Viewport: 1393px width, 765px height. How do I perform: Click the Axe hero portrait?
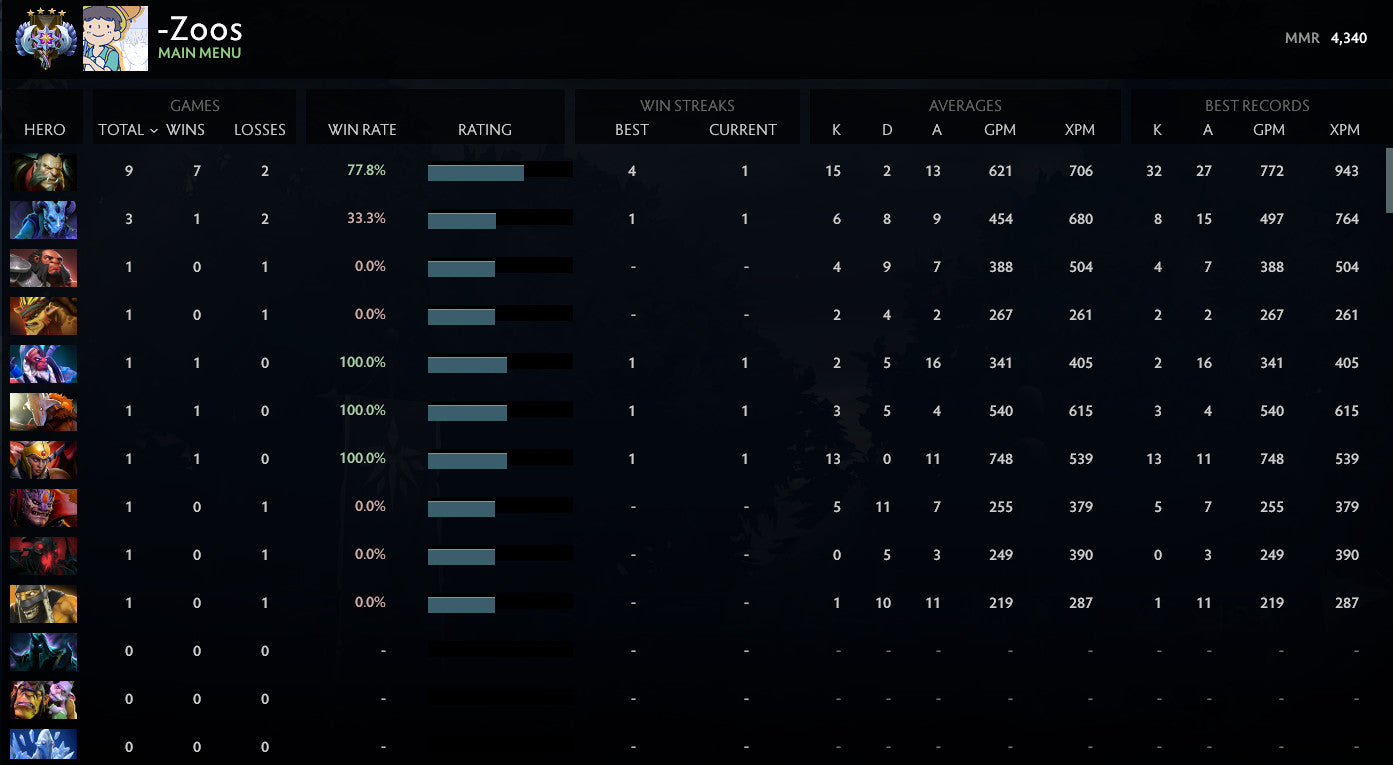point(43,267)
